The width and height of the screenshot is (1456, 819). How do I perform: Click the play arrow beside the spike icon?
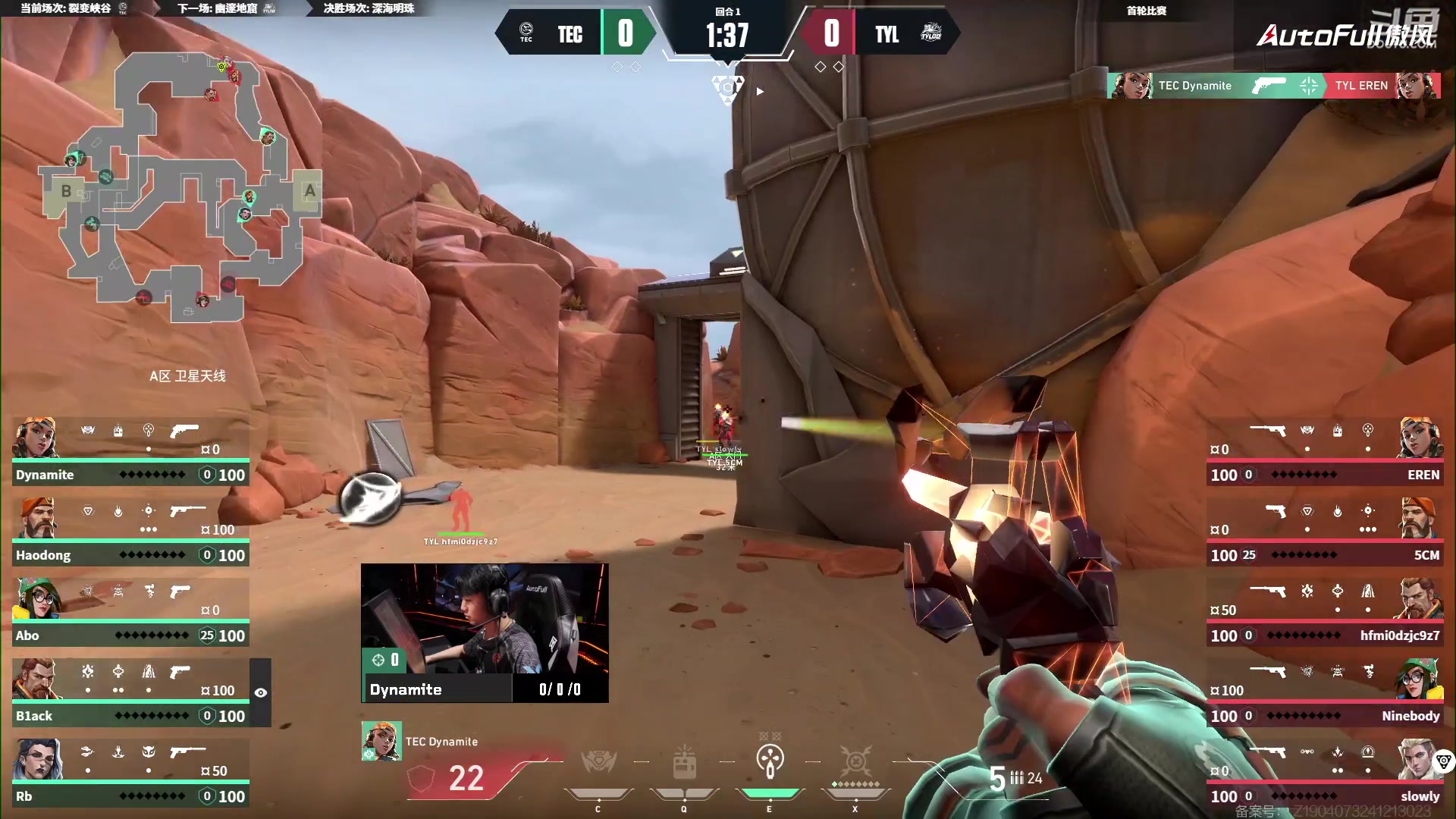(760, 92)
